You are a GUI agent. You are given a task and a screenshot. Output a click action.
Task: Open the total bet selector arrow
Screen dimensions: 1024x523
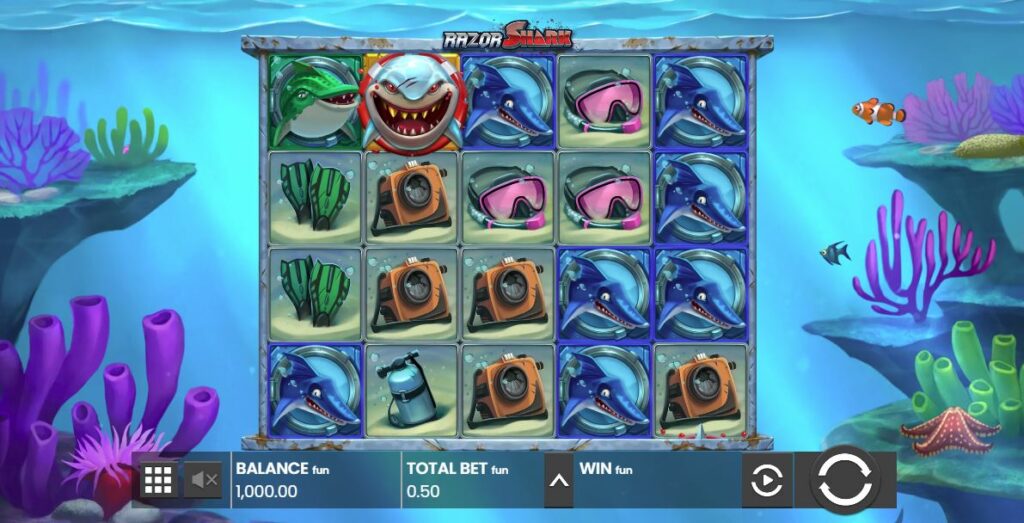coord(558,481)
